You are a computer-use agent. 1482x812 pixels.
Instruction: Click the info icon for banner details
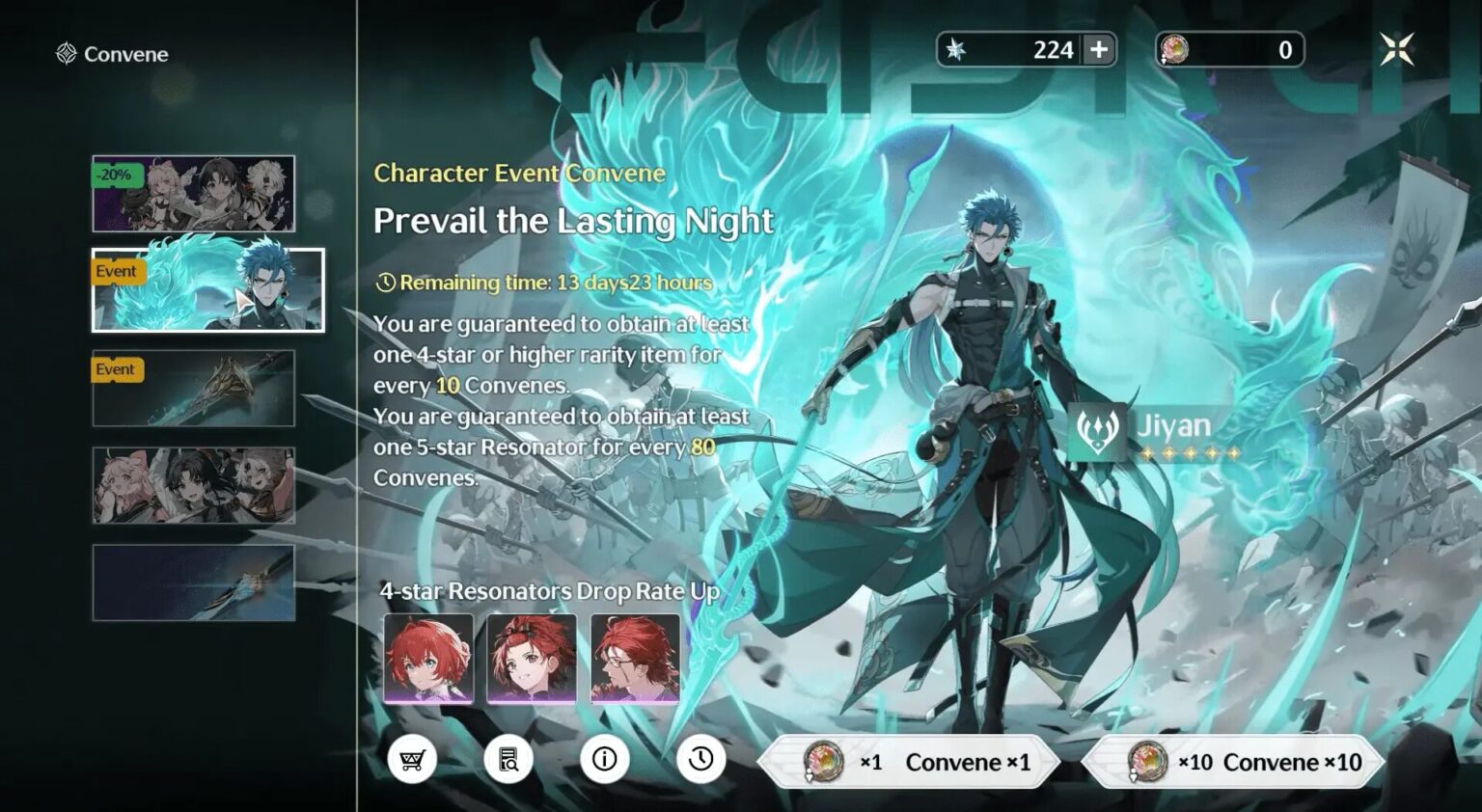click(x=606, y=759)
